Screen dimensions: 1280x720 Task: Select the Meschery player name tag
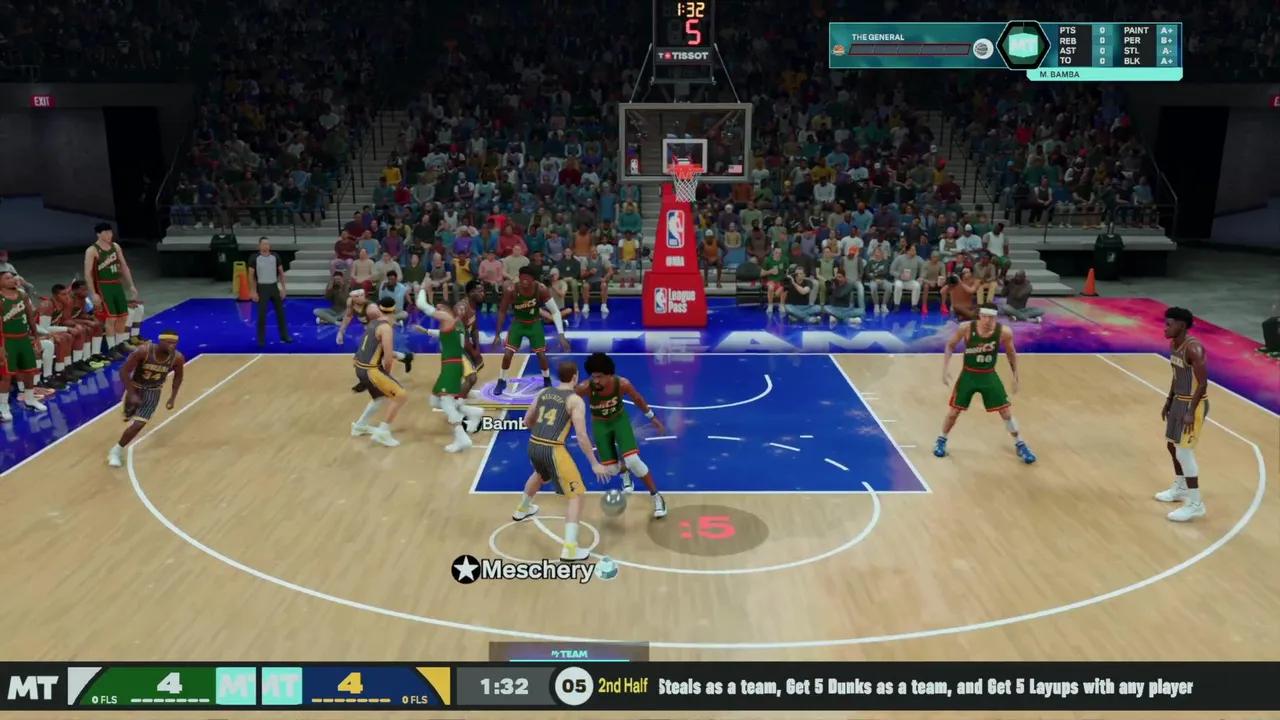tap(536, 570)
